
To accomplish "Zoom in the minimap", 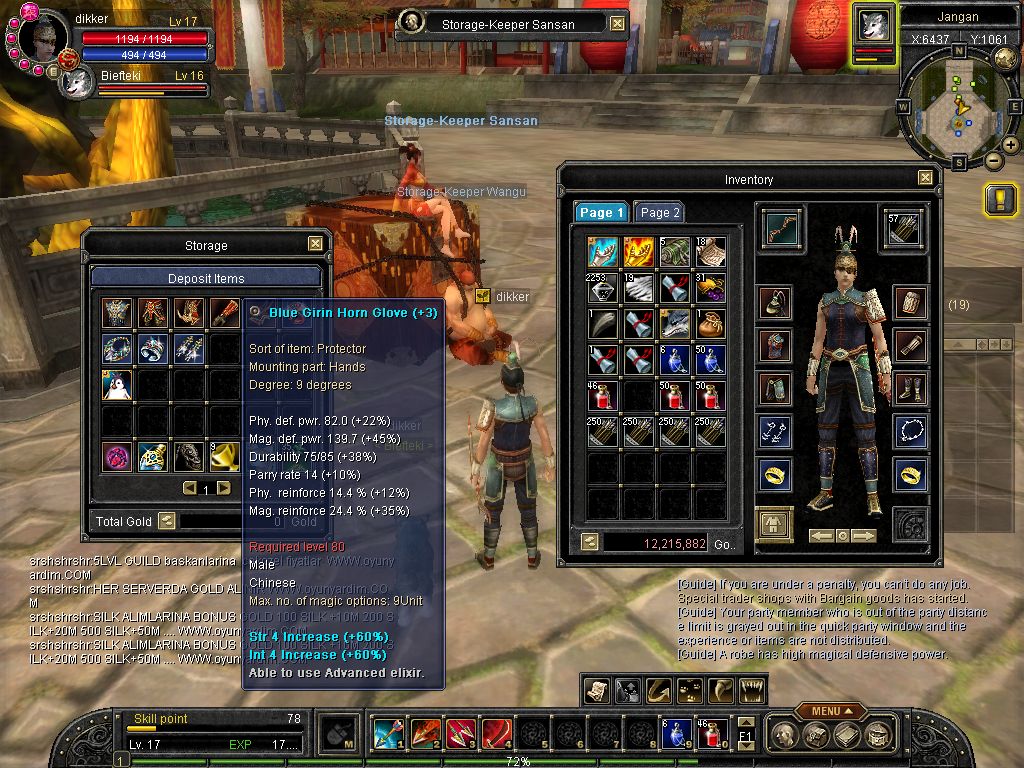I will click(1010, 145).
